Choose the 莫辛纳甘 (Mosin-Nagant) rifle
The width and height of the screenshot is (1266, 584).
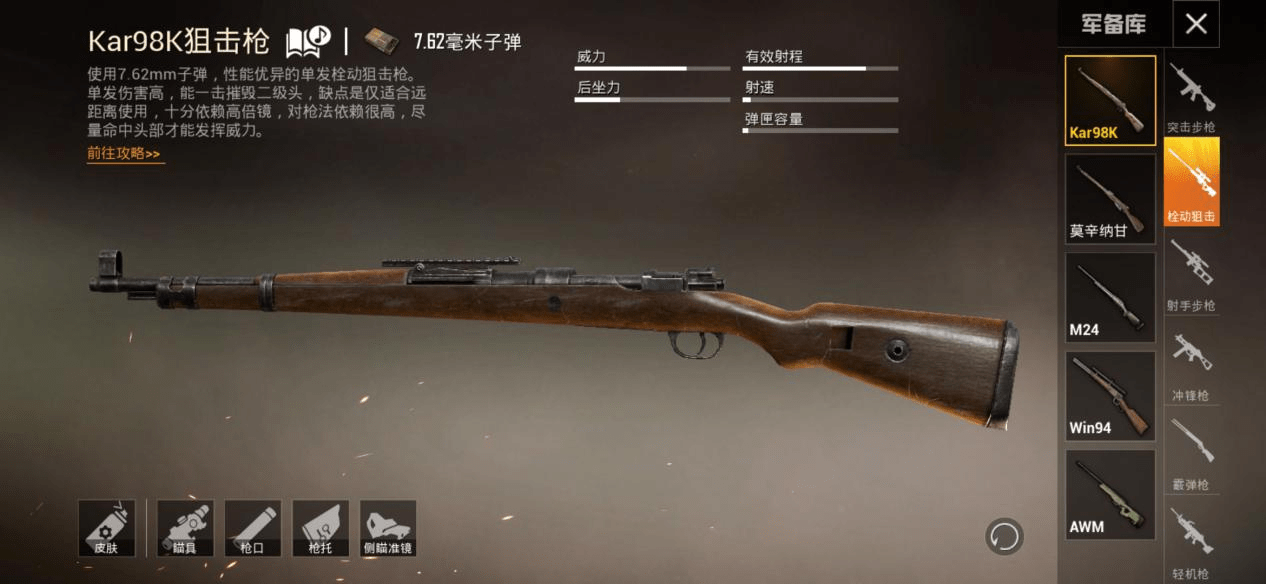(x=1110, y=198)
